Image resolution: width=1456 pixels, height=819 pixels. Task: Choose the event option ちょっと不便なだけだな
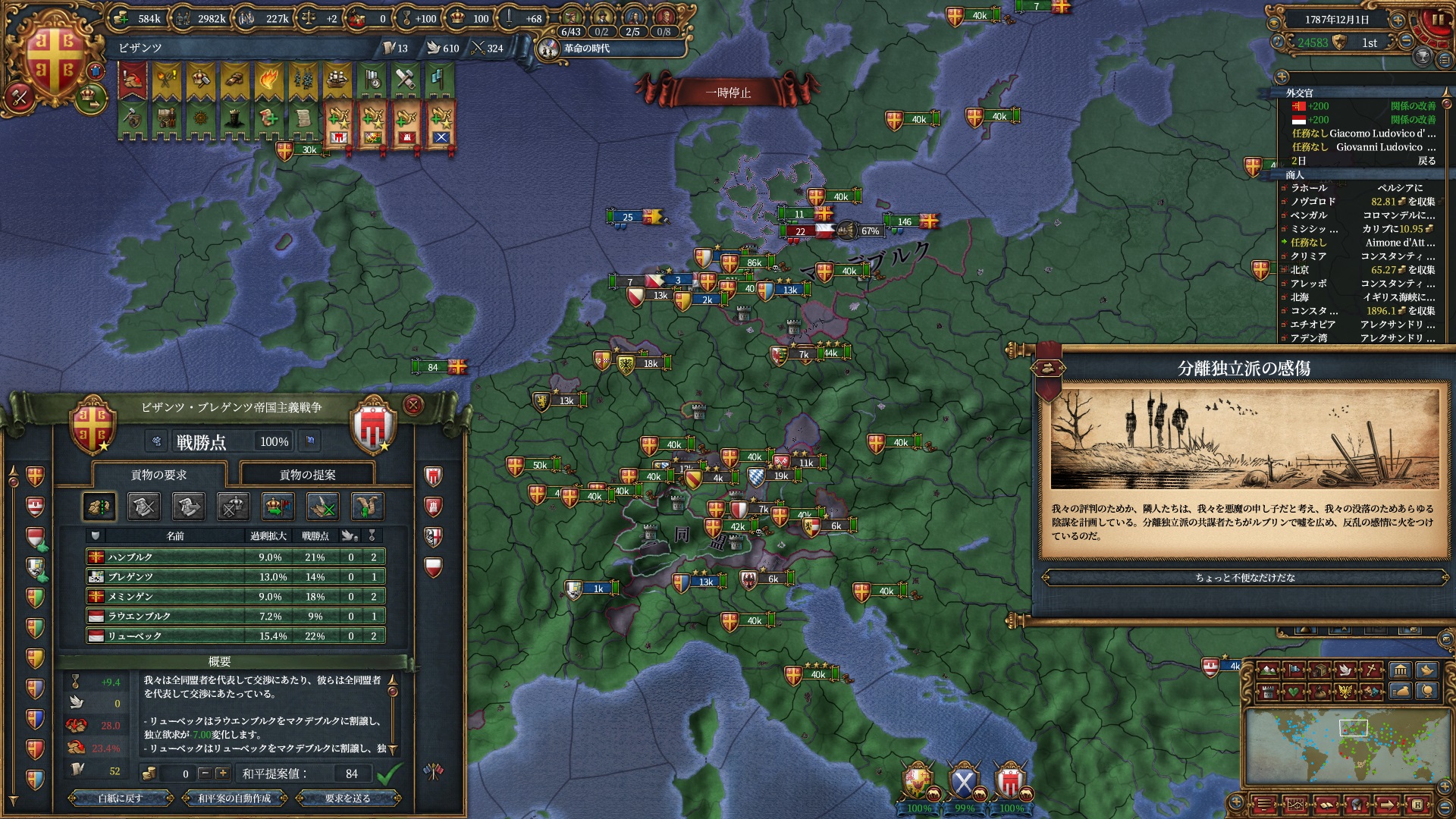click(1244, 578)
